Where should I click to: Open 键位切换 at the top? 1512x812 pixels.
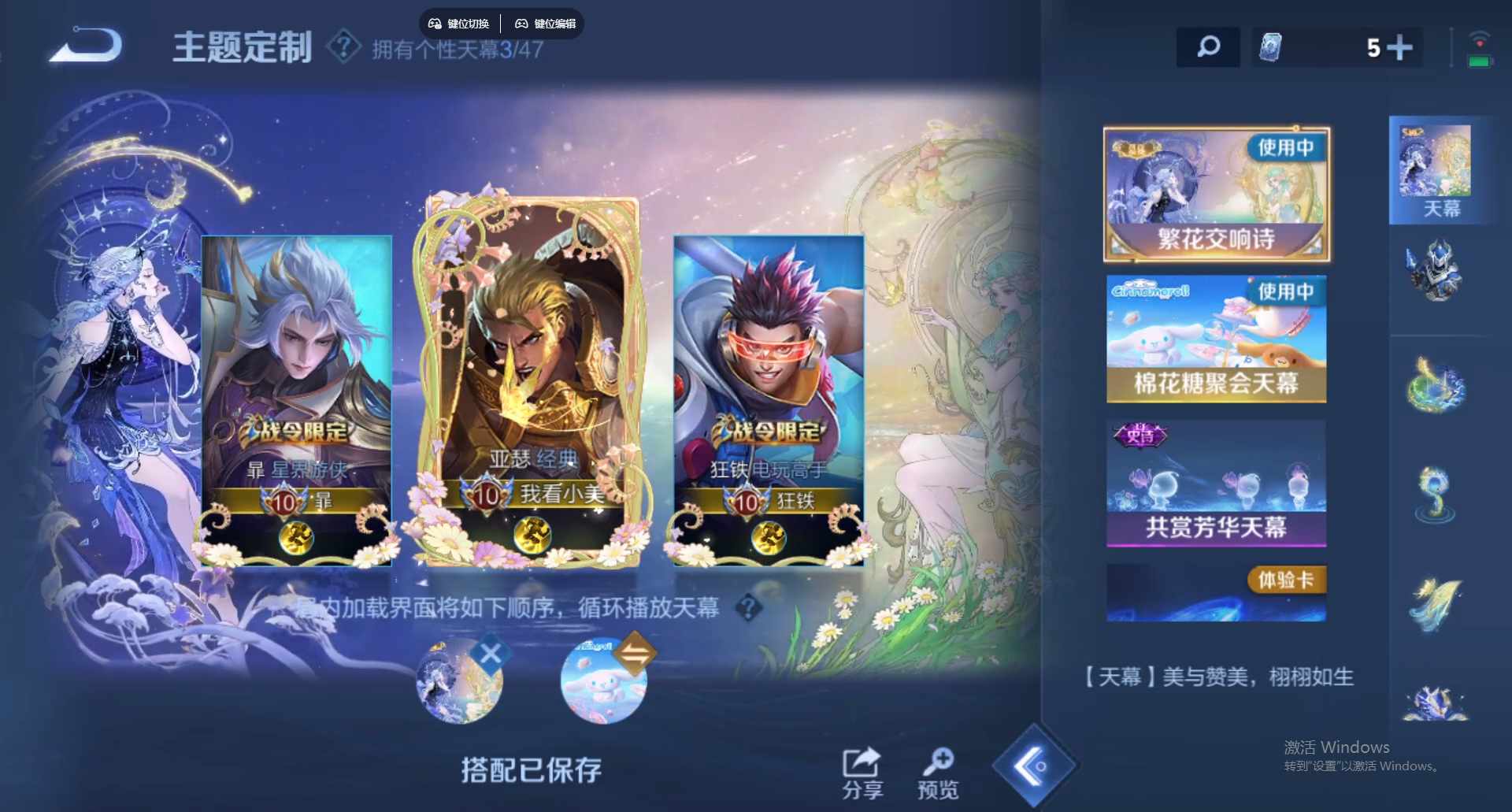click(x=459, y=23)
